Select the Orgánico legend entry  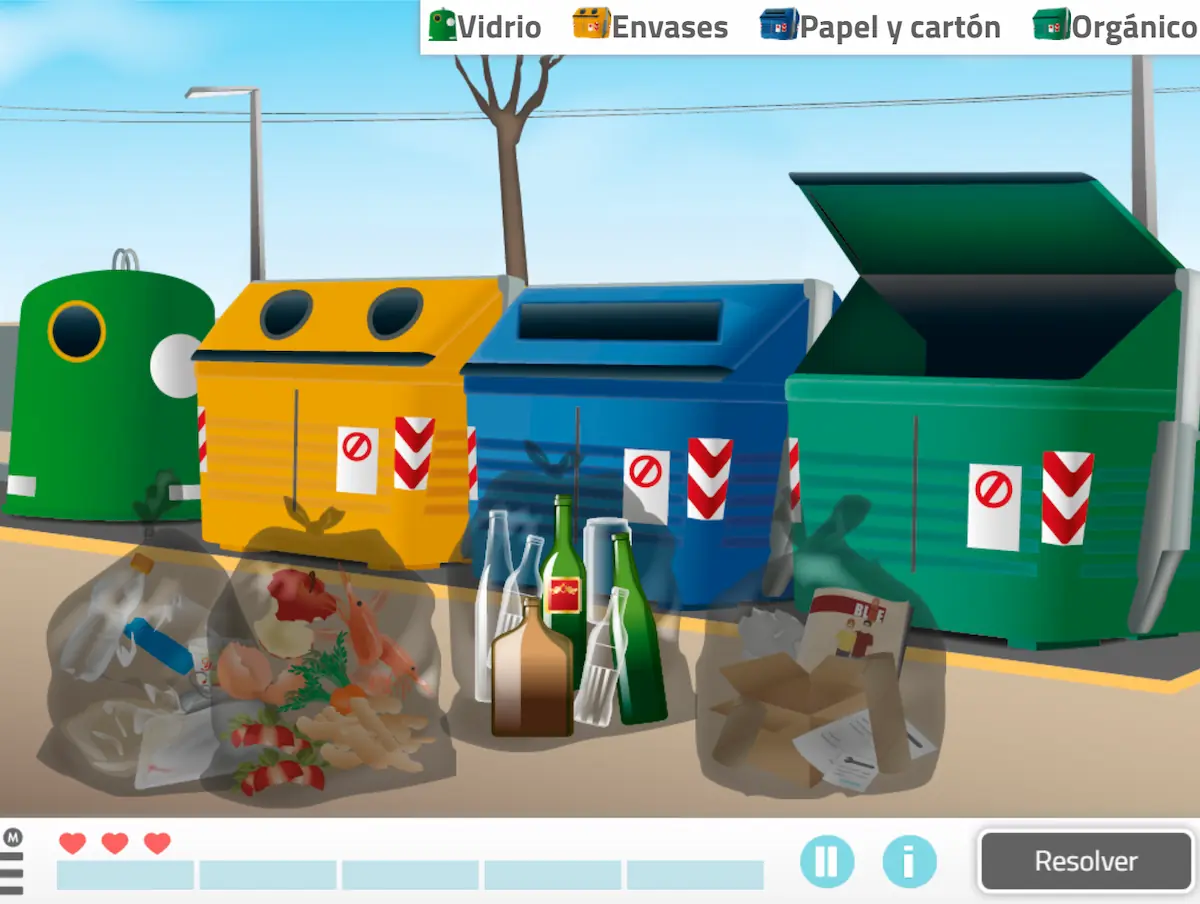point(1115,26)
